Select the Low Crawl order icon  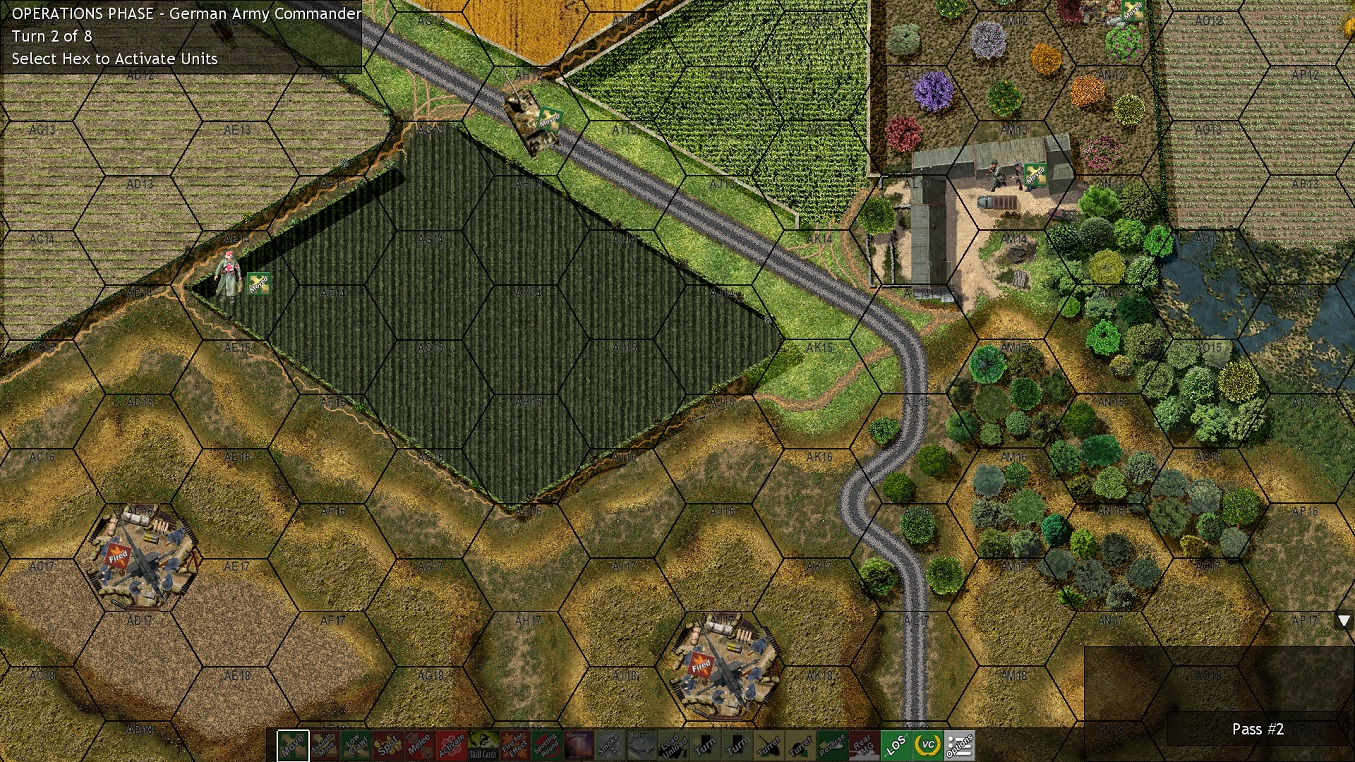pyautogui.click(x=356, y=745)
